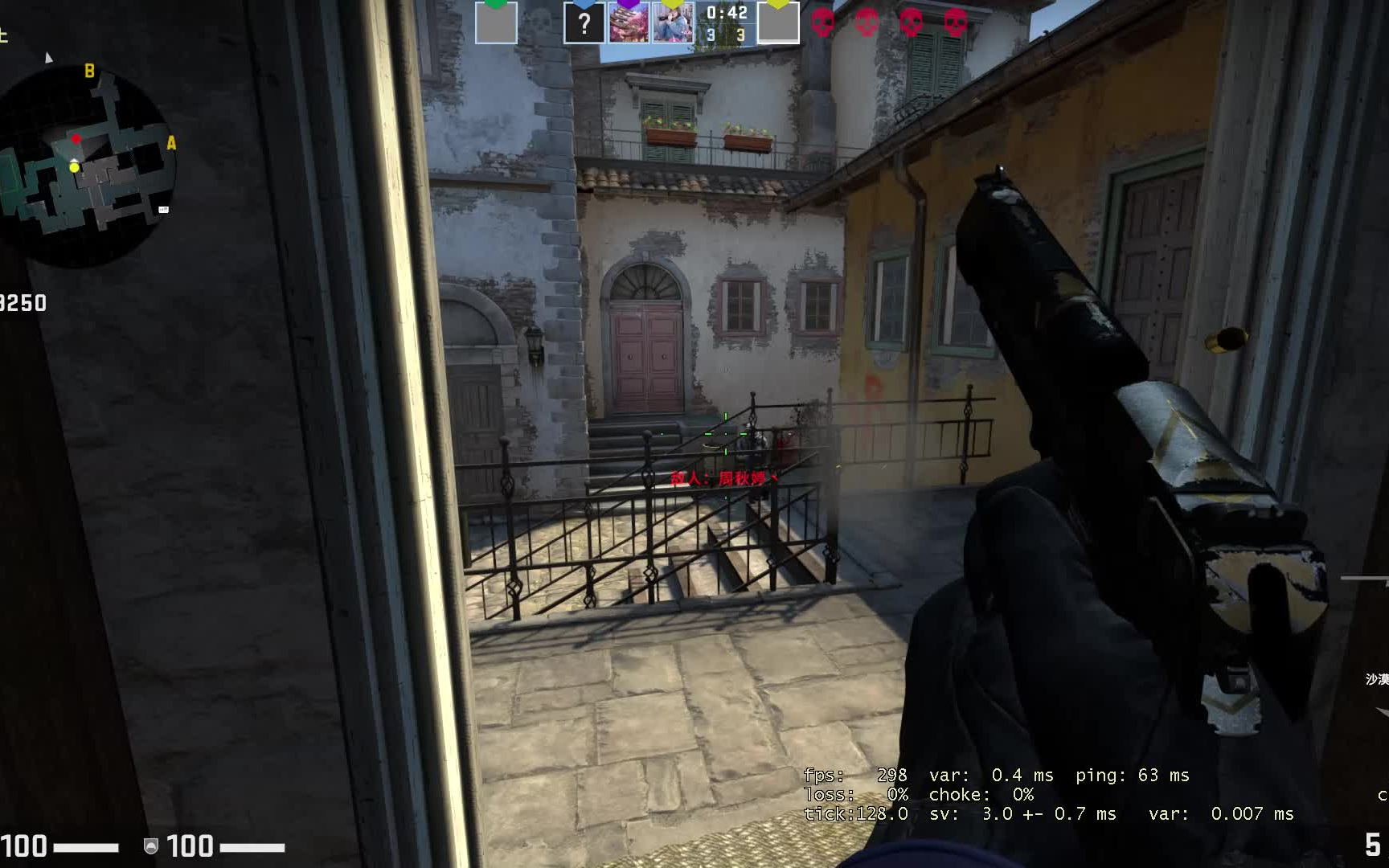This screenshot has height=868, width=1389.
Task: Click the fps: 298 netgraph readout
Action: click(856, 776)
